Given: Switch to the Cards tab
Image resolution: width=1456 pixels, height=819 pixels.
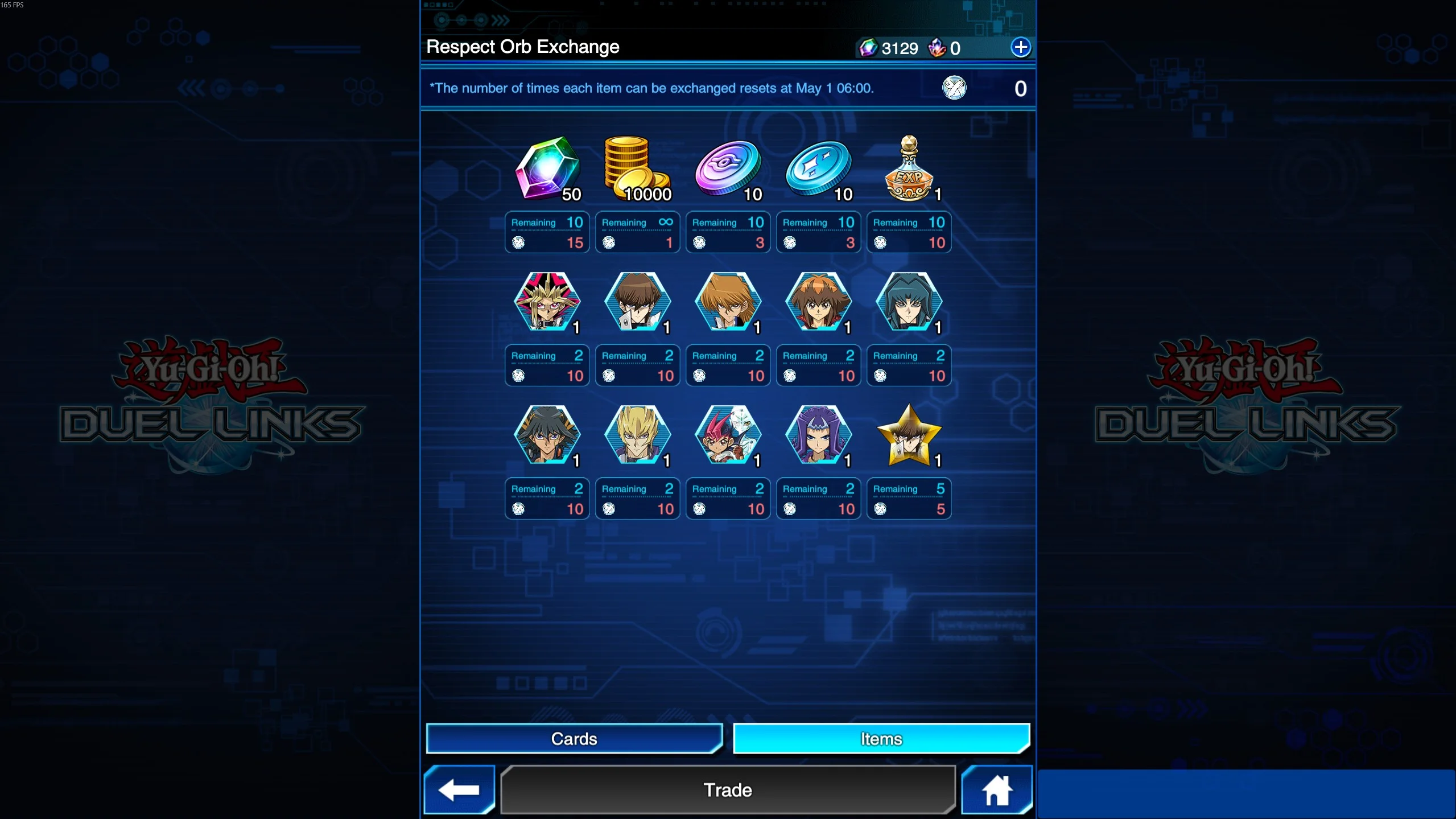Looking at the screenshot, I should 574,739.
